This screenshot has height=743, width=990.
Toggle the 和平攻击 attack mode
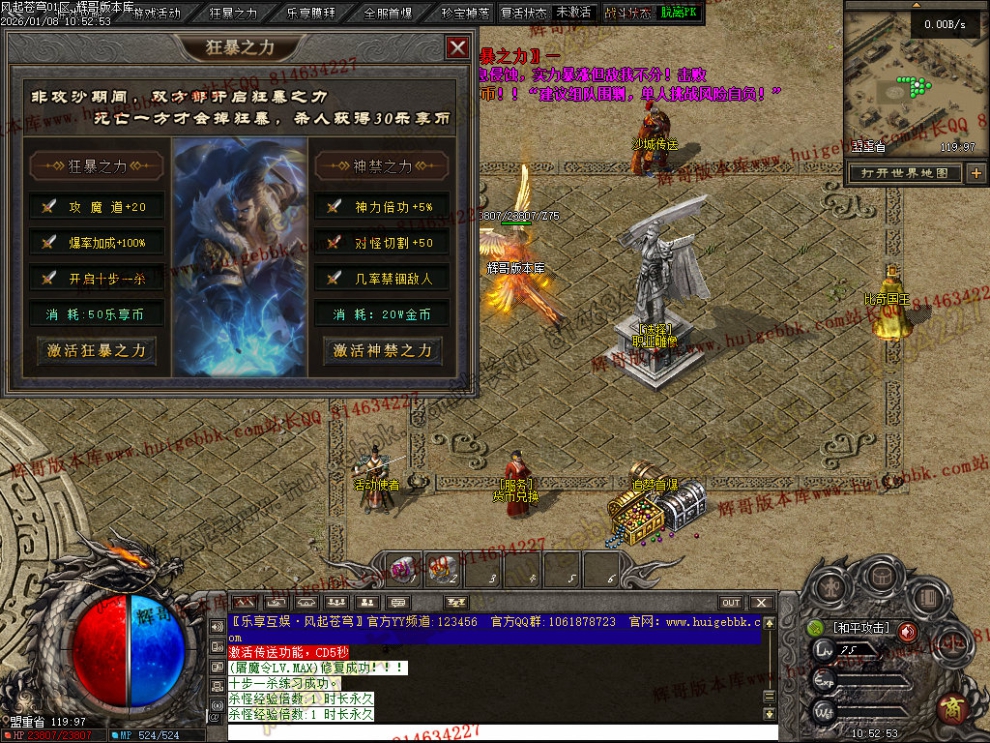point(859,629)
